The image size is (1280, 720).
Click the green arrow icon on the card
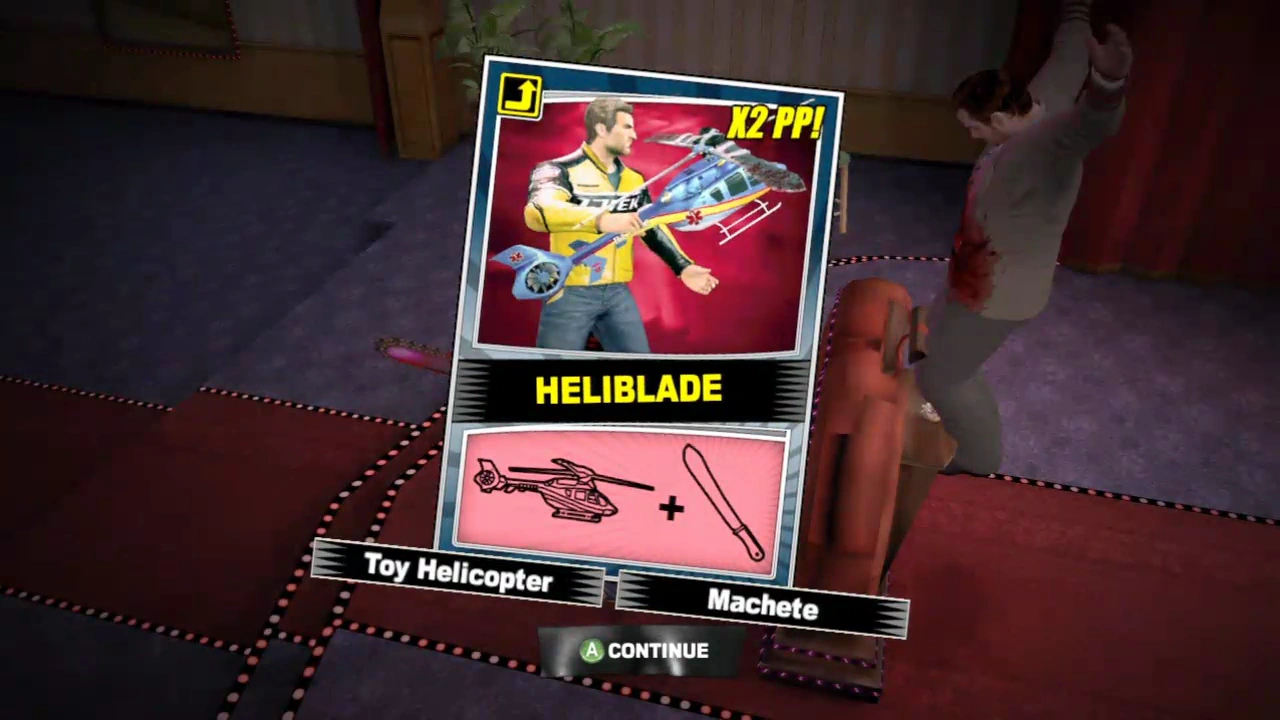pos(519,93)
